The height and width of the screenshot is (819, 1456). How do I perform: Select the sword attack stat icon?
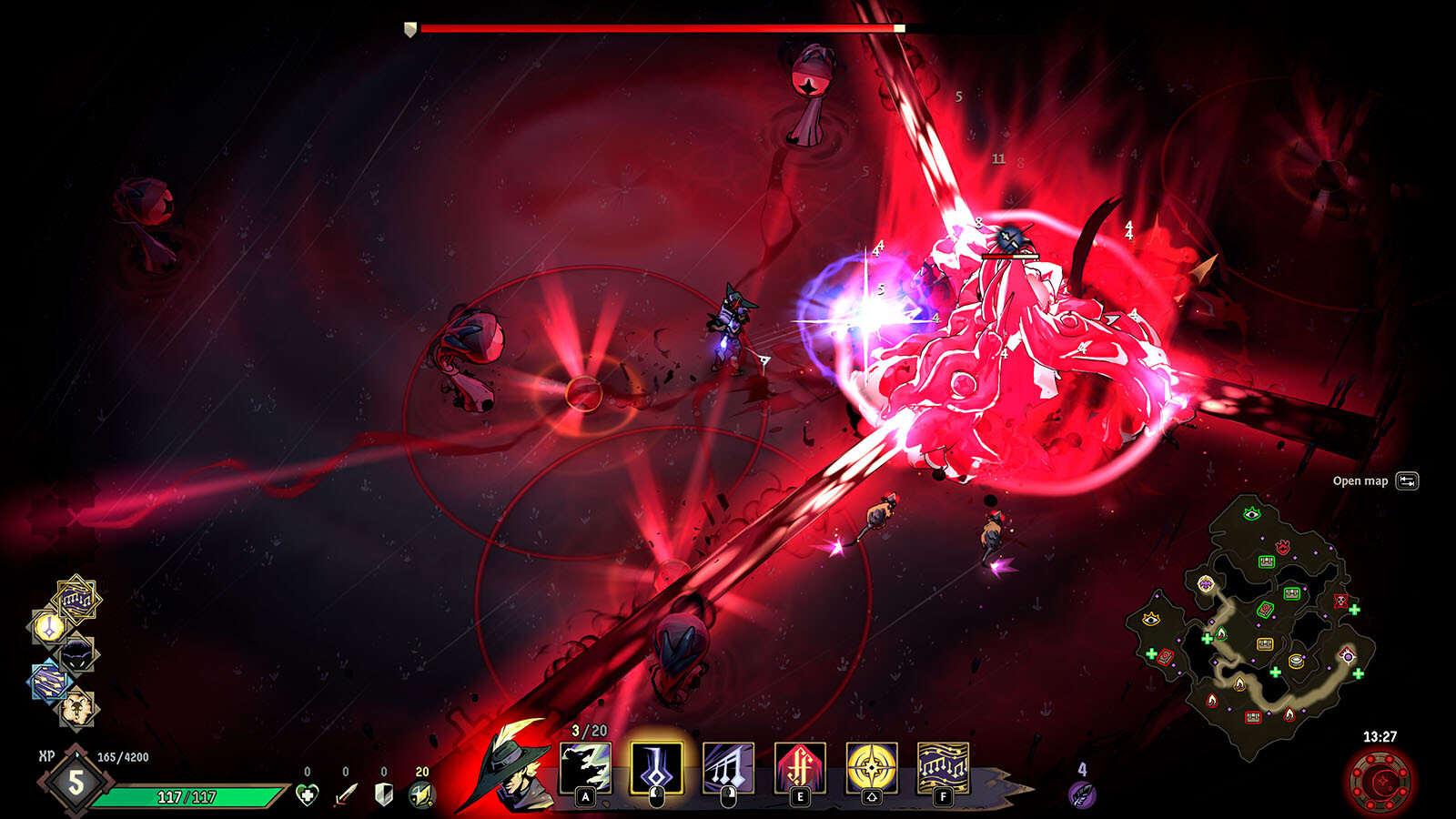346,794
